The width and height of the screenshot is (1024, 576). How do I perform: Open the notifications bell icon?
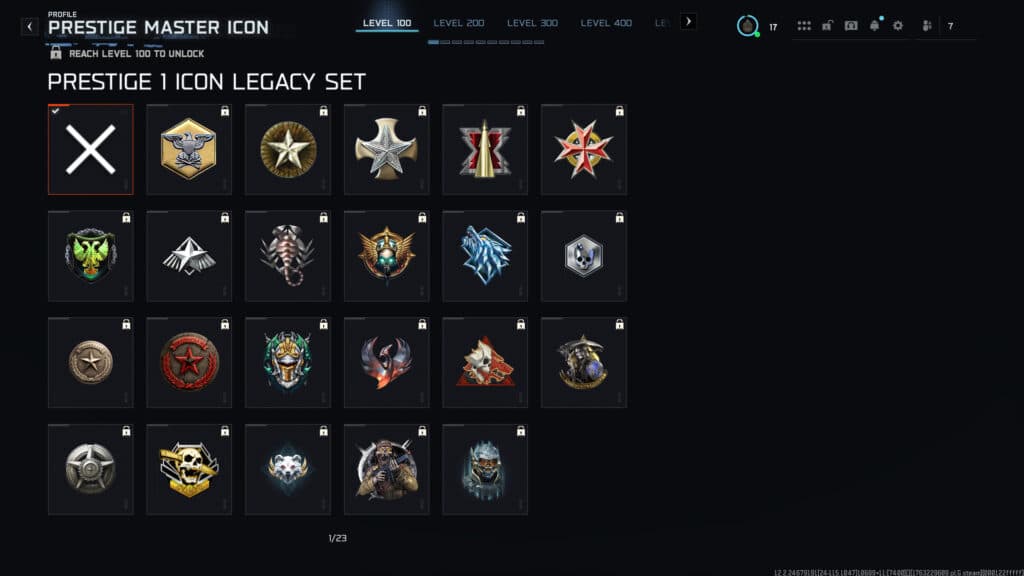[x=874, y=26]
